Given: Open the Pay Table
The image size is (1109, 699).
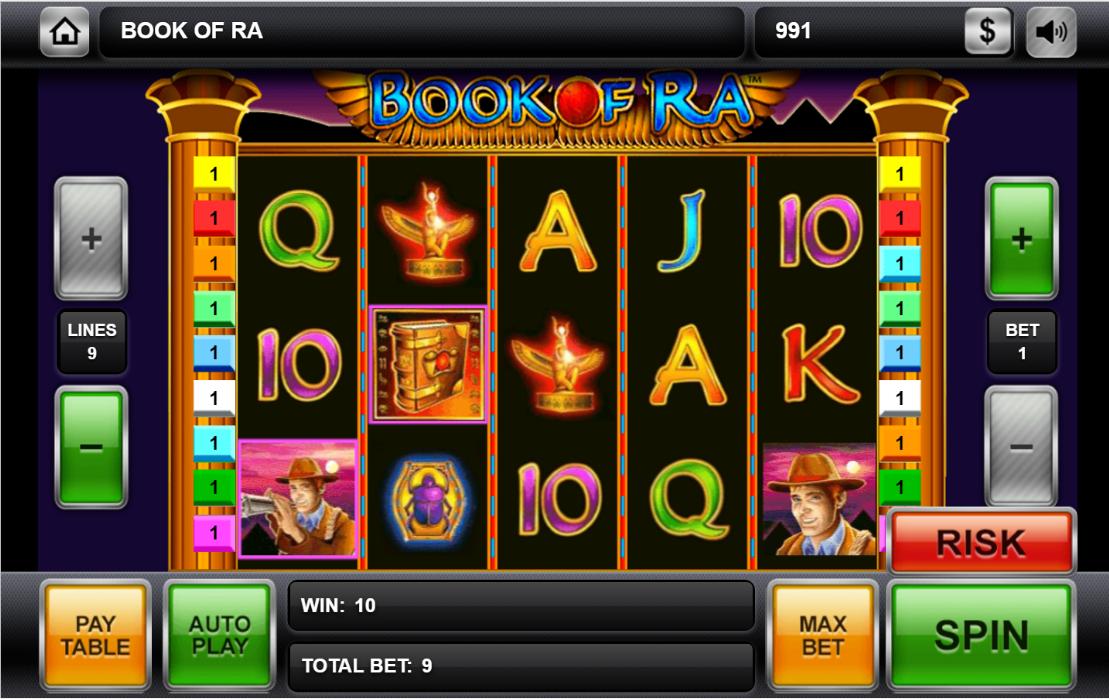Looking at the screenshot, I should pos(95,635).
